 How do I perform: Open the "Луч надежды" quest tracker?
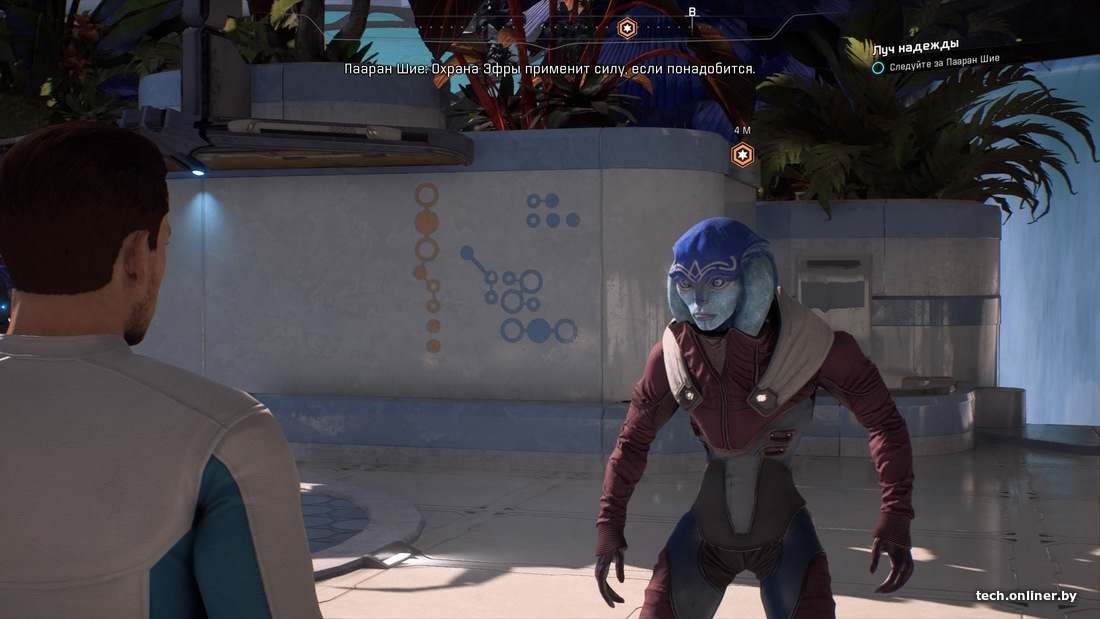pyautogui.click(x=915, y=46)
